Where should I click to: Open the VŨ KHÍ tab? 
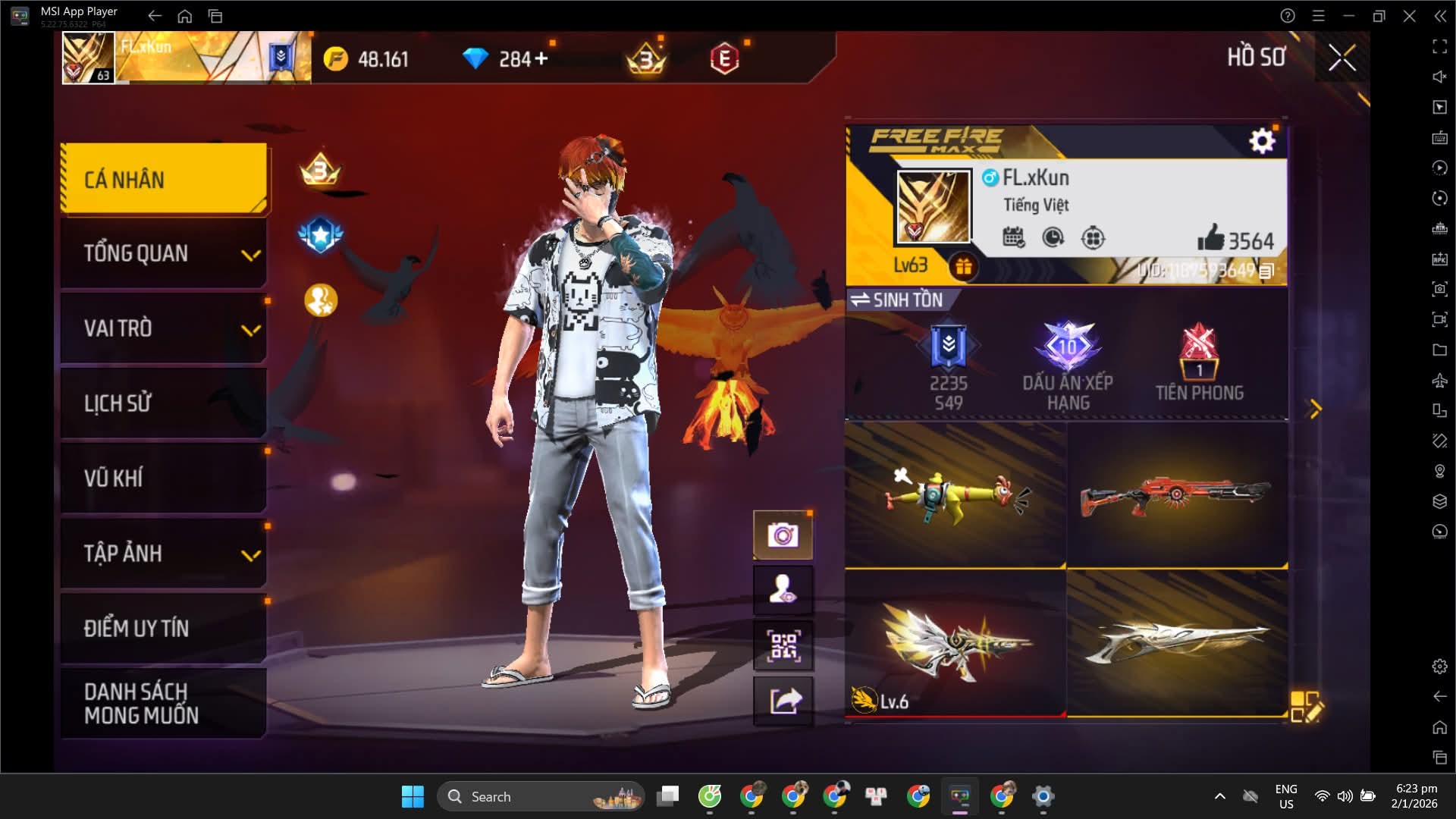click(x=164, y=478)
